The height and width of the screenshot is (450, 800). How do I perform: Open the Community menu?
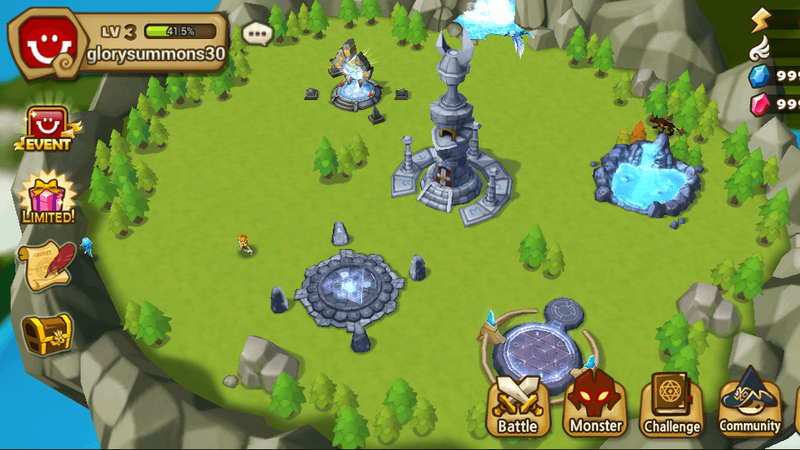(750, 404)
